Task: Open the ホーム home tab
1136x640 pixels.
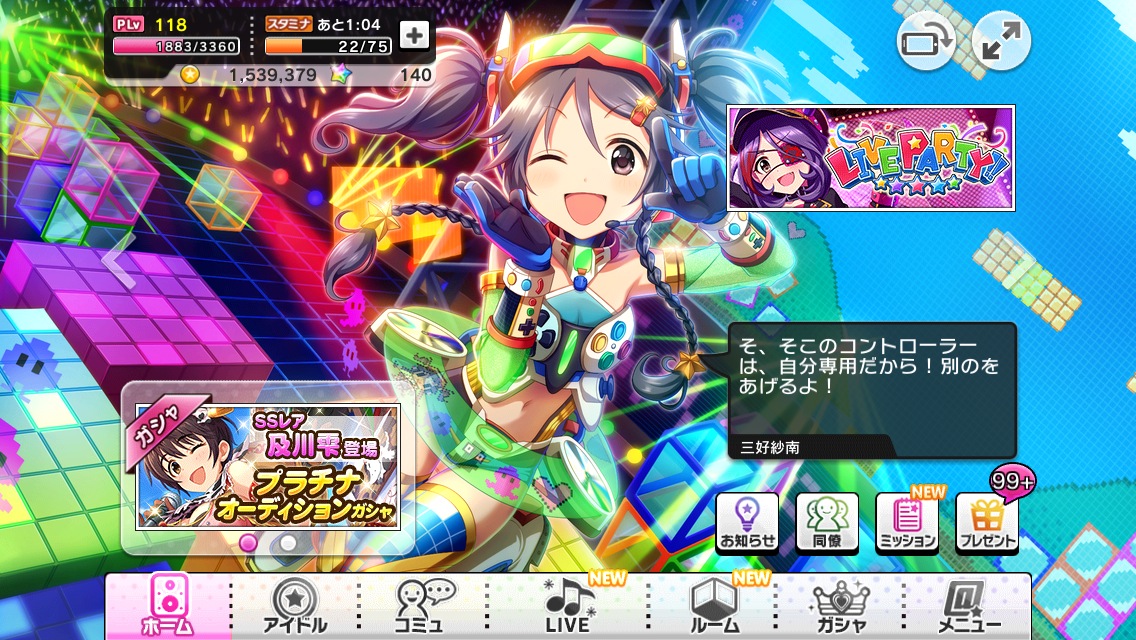Action: [x=168, y=606]
